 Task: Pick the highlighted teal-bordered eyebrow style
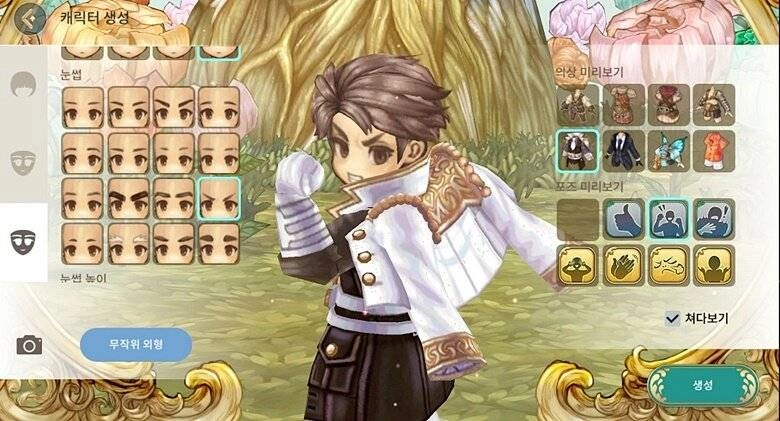click(219, 198)
